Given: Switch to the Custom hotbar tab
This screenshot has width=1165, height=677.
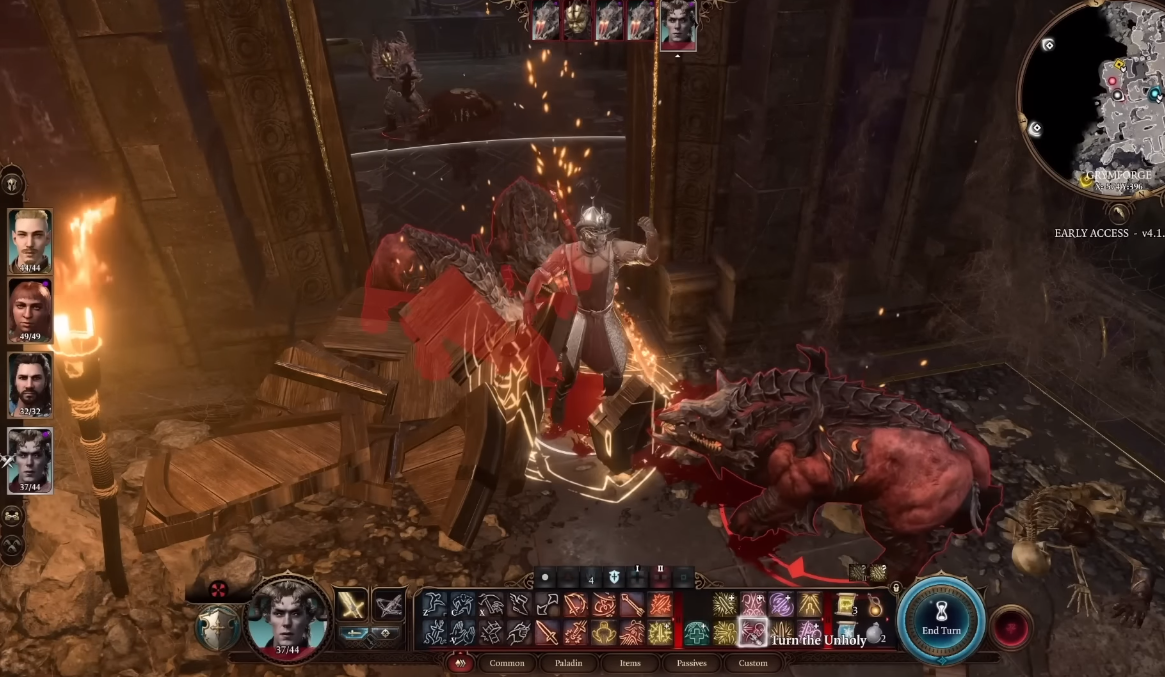Looking at the screenshot, I should (x=753, y=663).
